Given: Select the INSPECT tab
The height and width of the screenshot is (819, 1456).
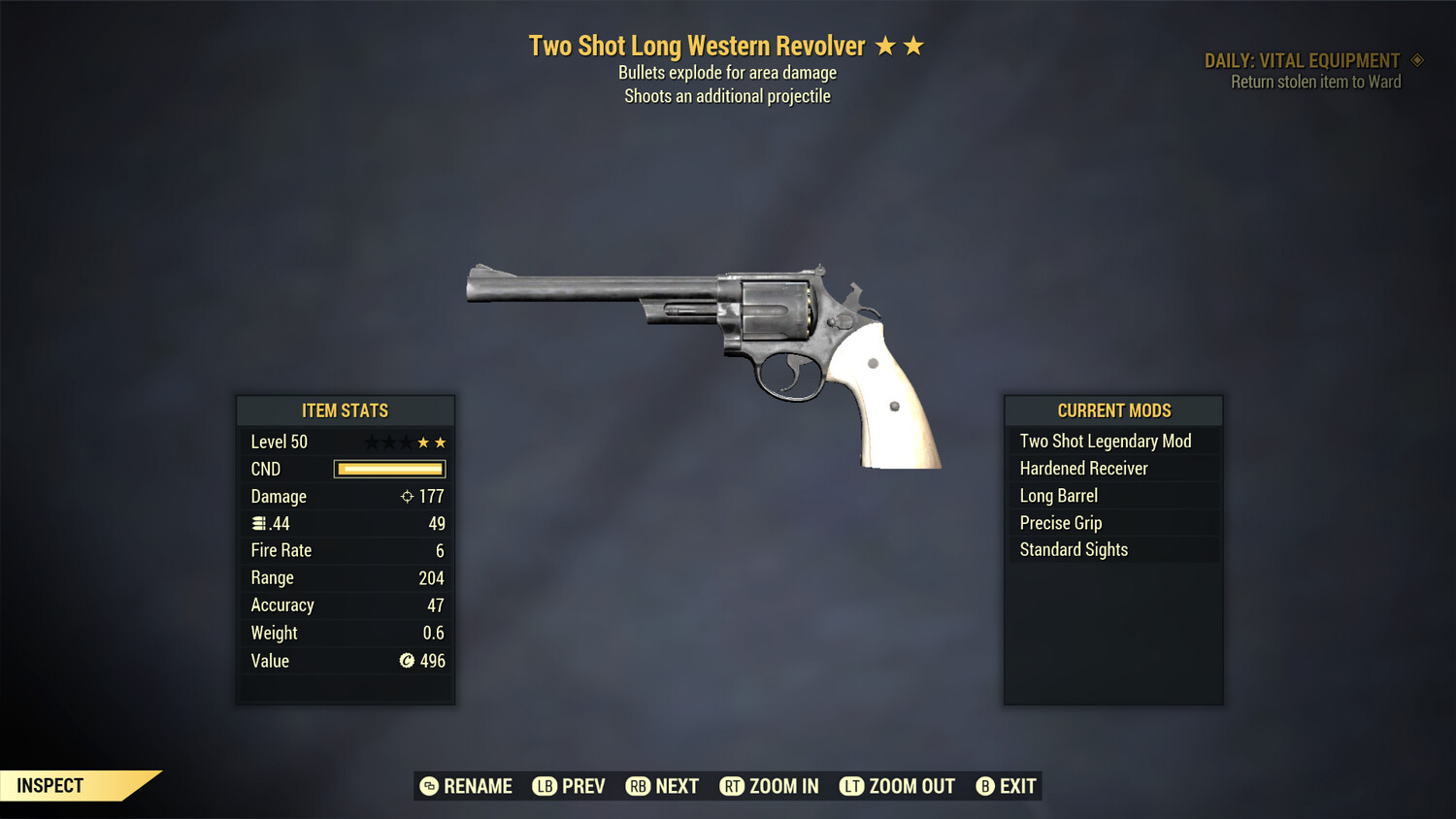Looking at the screenshot, I should (50, 785).
